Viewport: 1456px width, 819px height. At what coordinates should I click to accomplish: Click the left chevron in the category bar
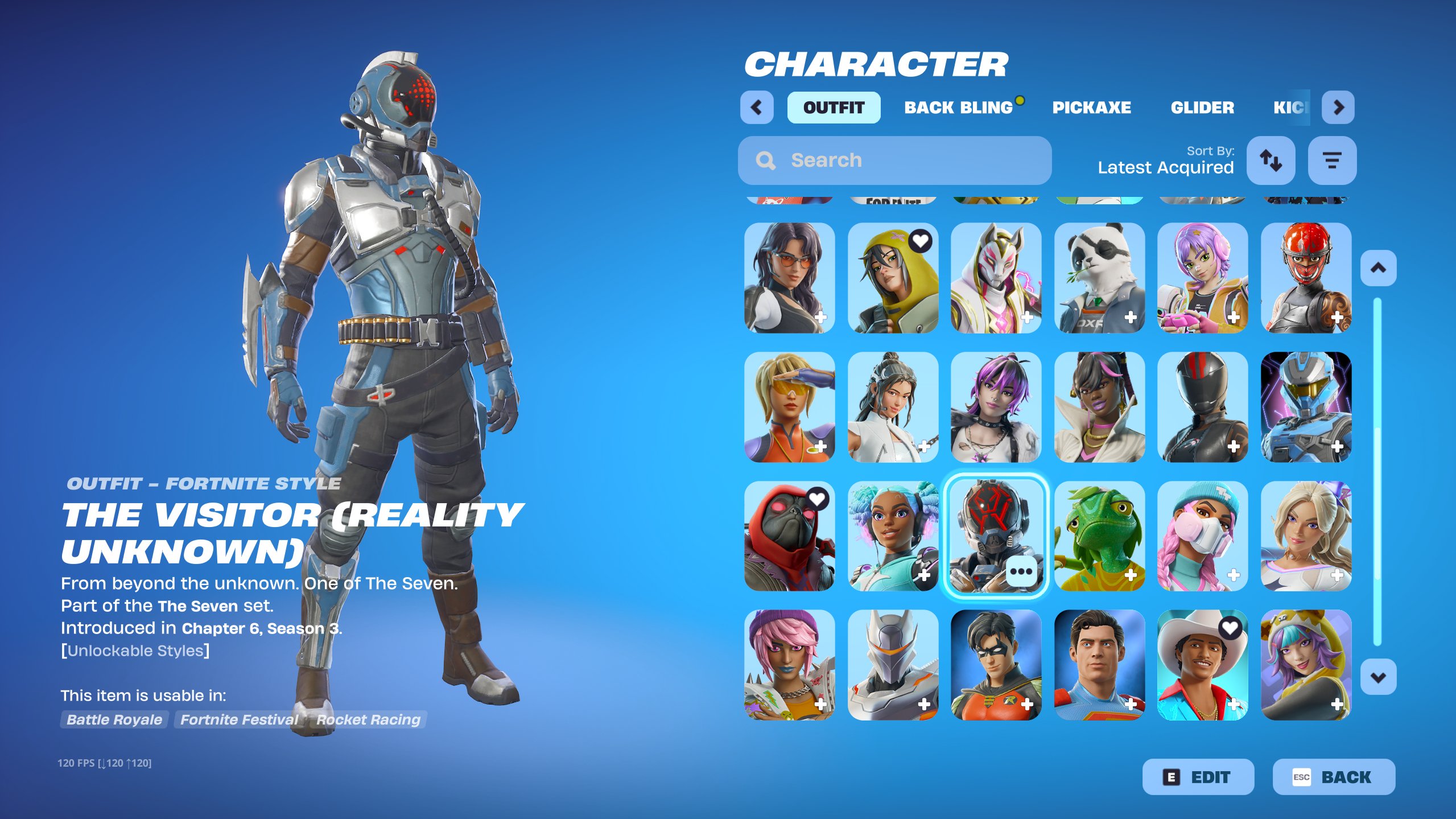(756, 107)
